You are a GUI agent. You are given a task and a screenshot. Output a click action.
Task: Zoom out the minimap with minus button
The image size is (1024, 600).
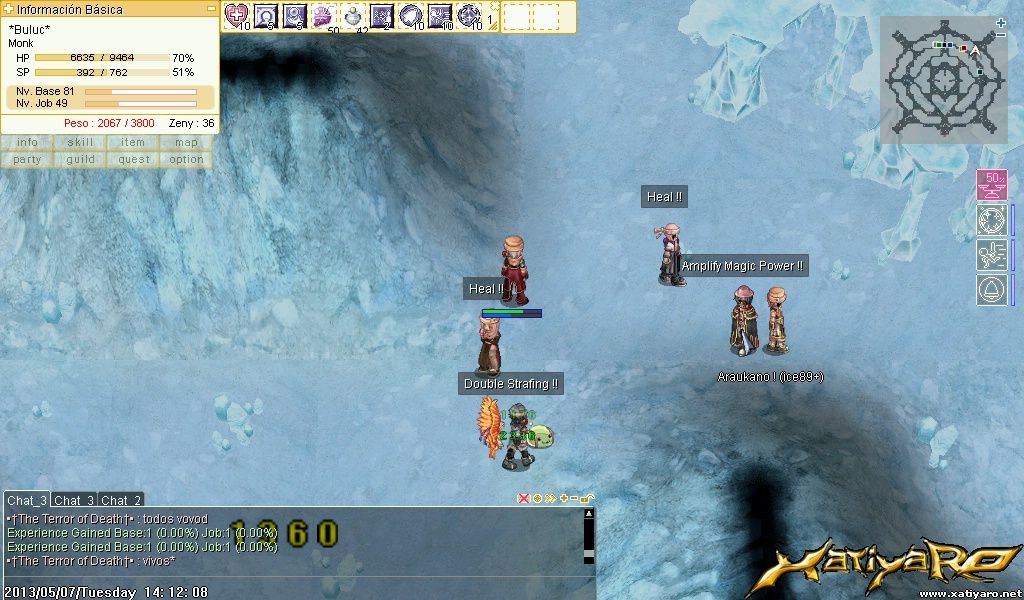click(1001, 33)
